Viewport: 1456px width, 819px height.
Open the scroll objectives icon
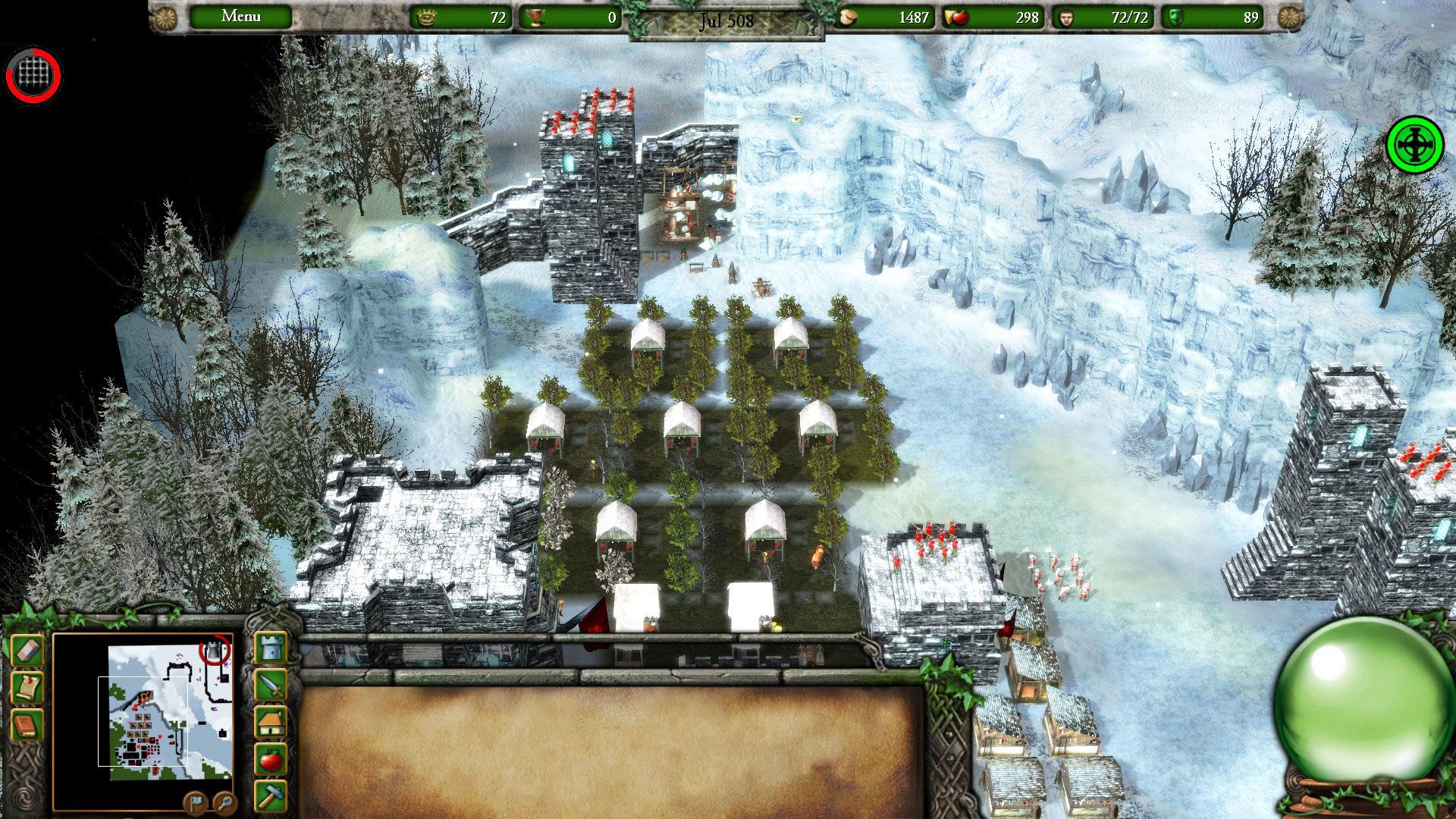coord(27,688)
